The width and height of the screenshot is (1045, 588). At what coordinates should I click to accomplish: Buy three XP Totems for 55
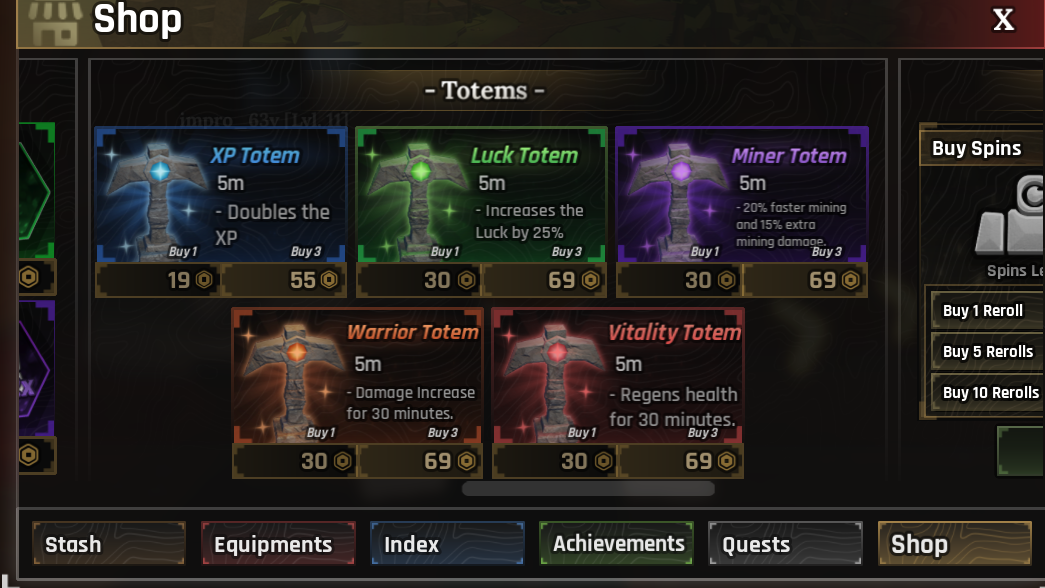click(283, 280)
